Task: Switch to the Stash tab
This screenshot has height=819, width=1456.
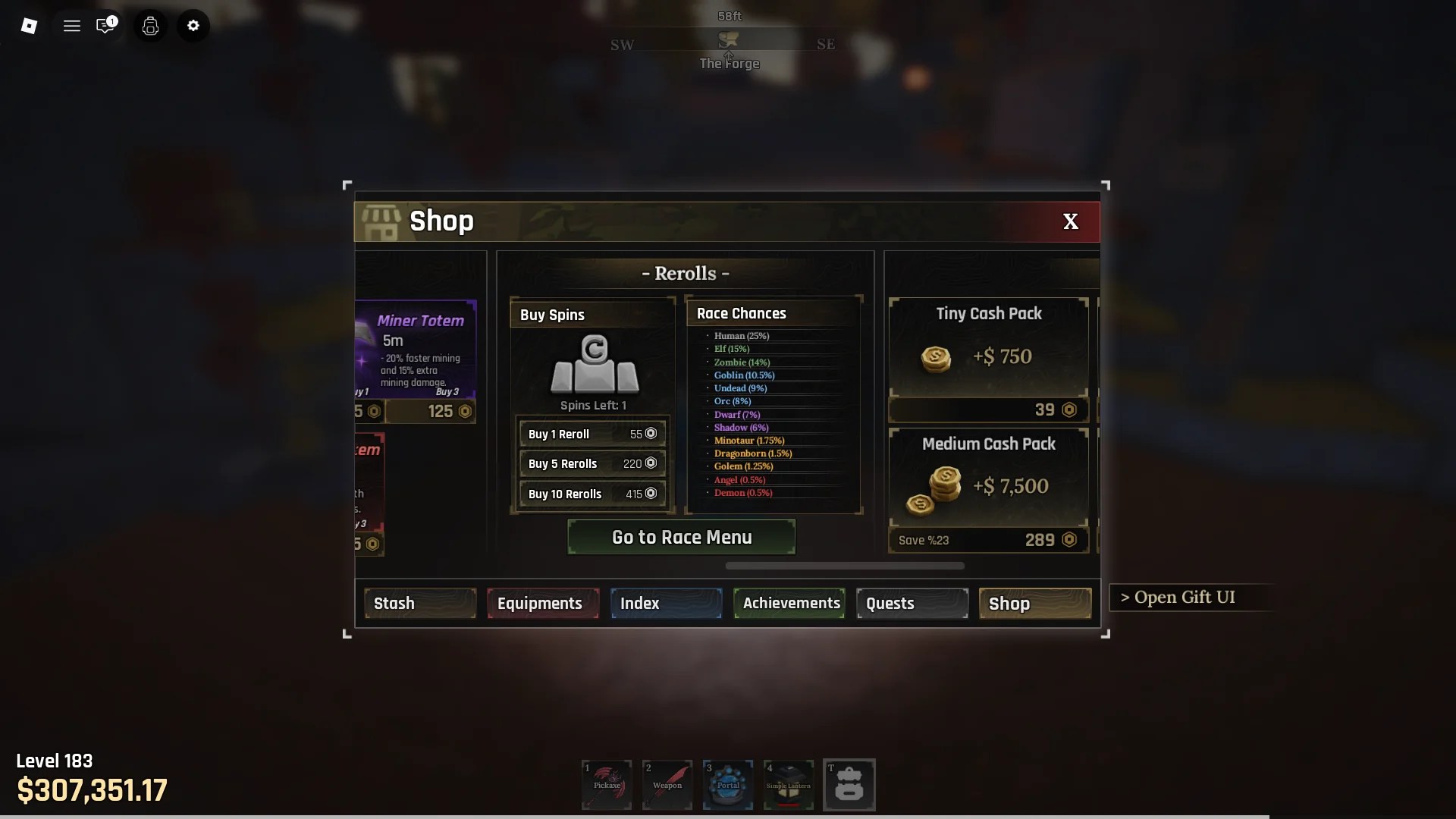Action: click(420, 604)
